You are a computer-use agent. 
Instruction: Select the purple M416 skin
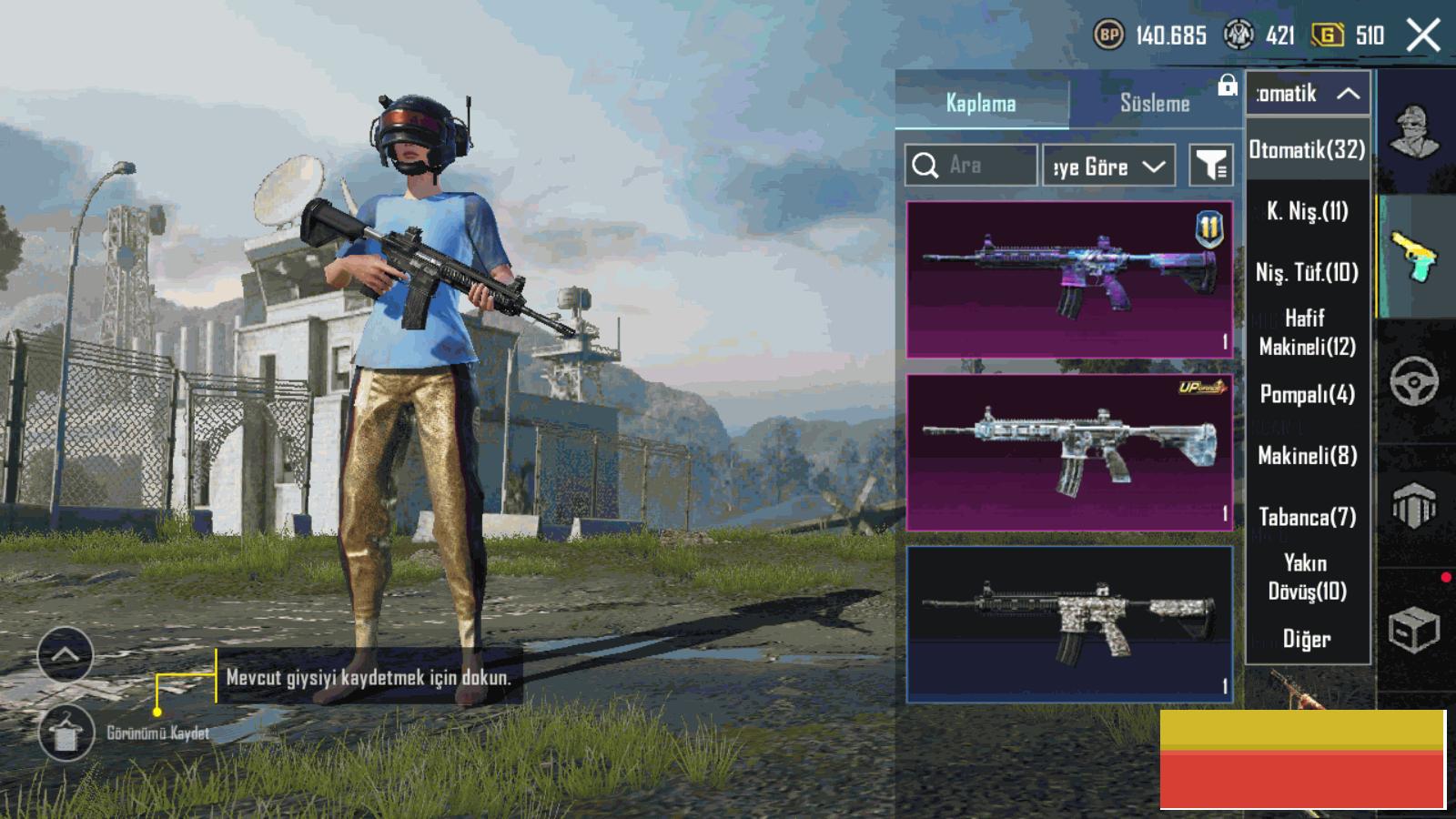1069,278
